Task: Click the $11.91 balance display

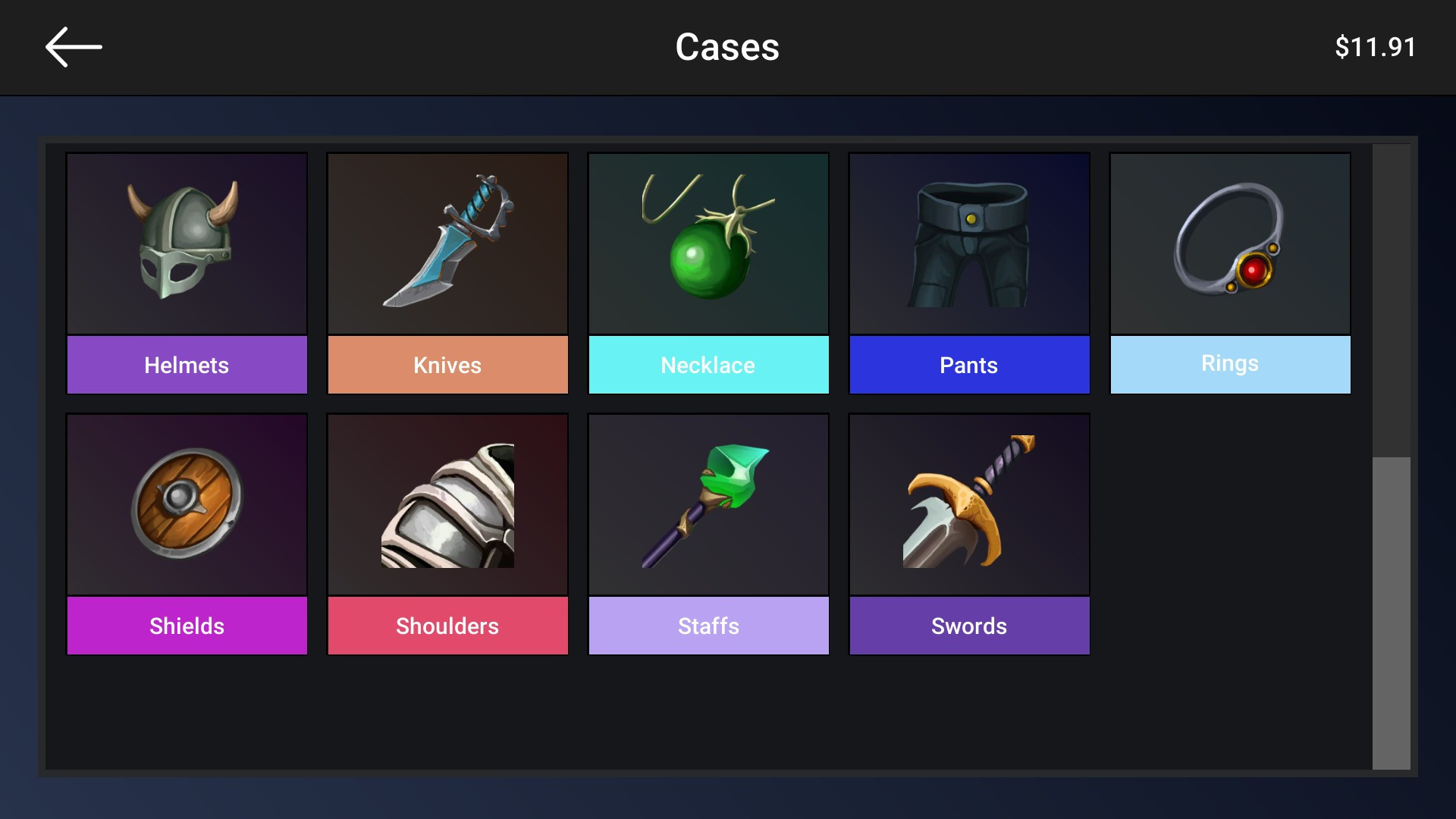Action: 1376,46
